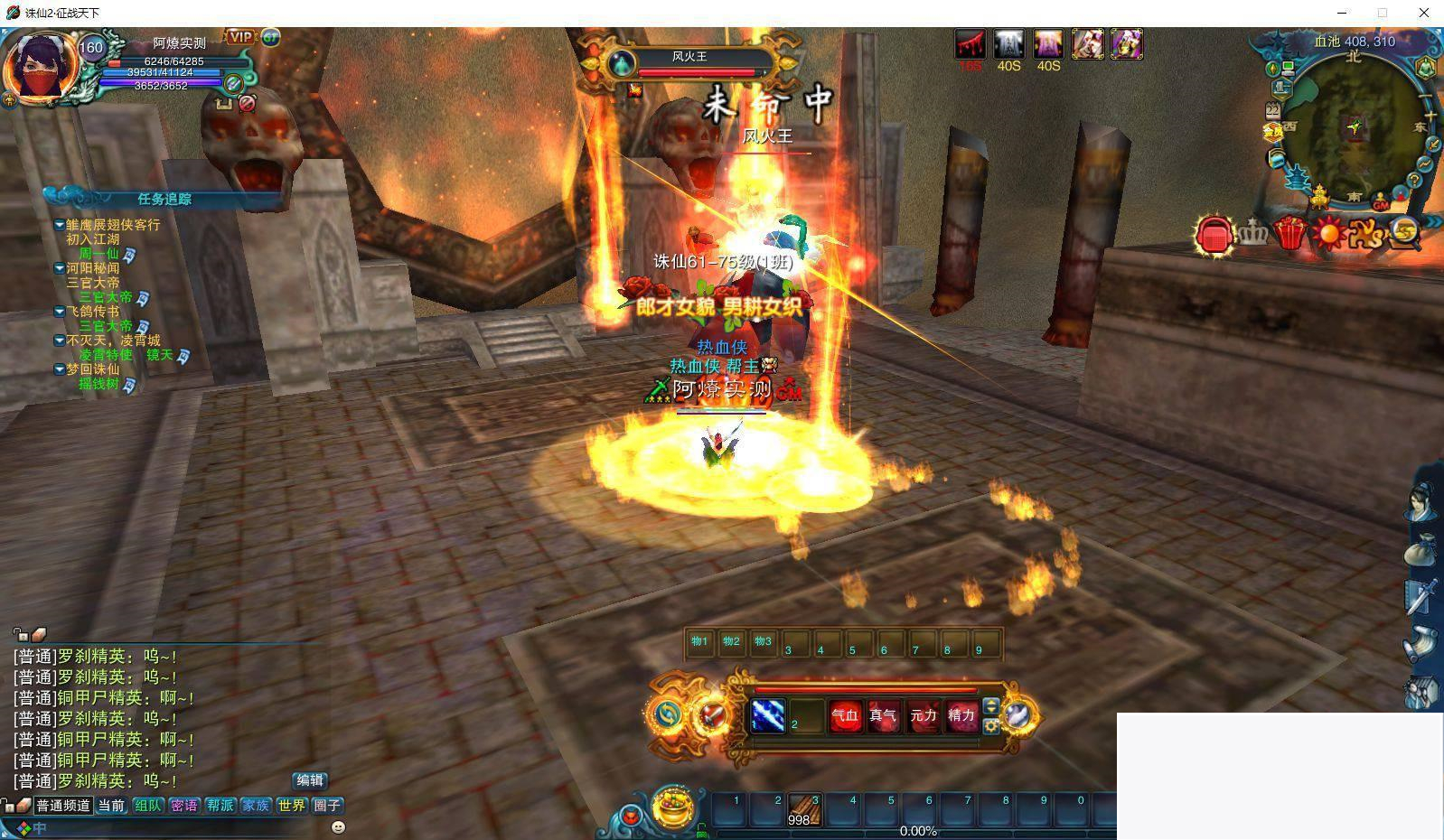The height and width of the screenshot is (840, 1444).
Task: Open the 密语 whisper channel
Action: pos(183,805)
